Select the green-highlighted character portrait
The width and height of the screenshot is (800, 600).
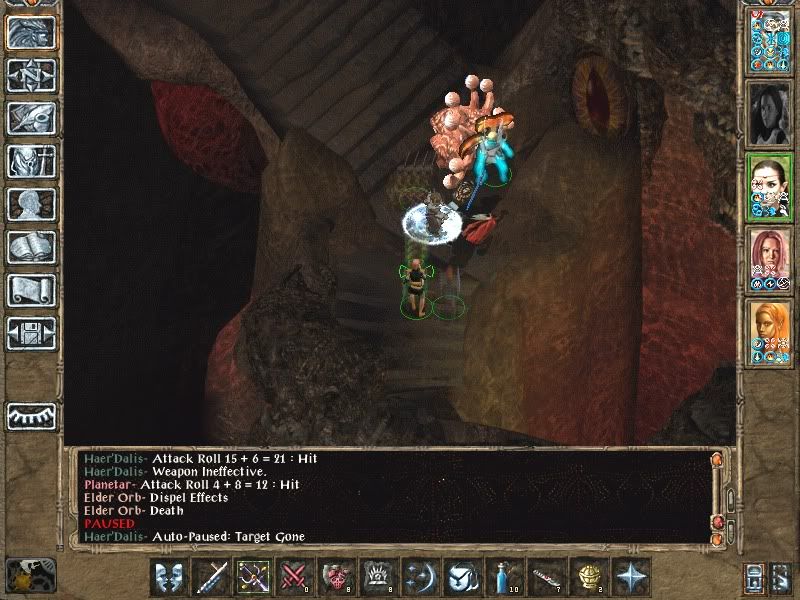click(770, 188)
